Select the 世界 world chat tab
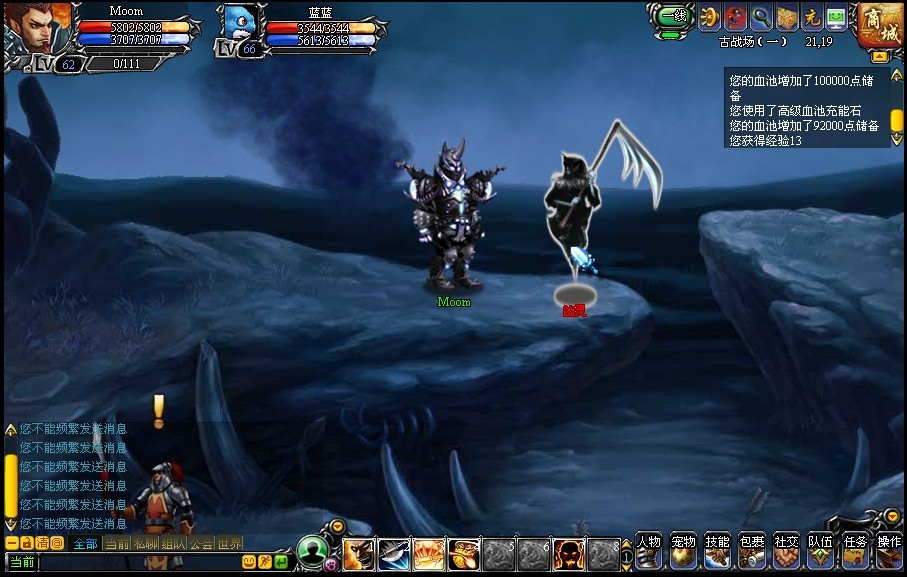The width and height of the screenshot is (907, 577). 230,544
